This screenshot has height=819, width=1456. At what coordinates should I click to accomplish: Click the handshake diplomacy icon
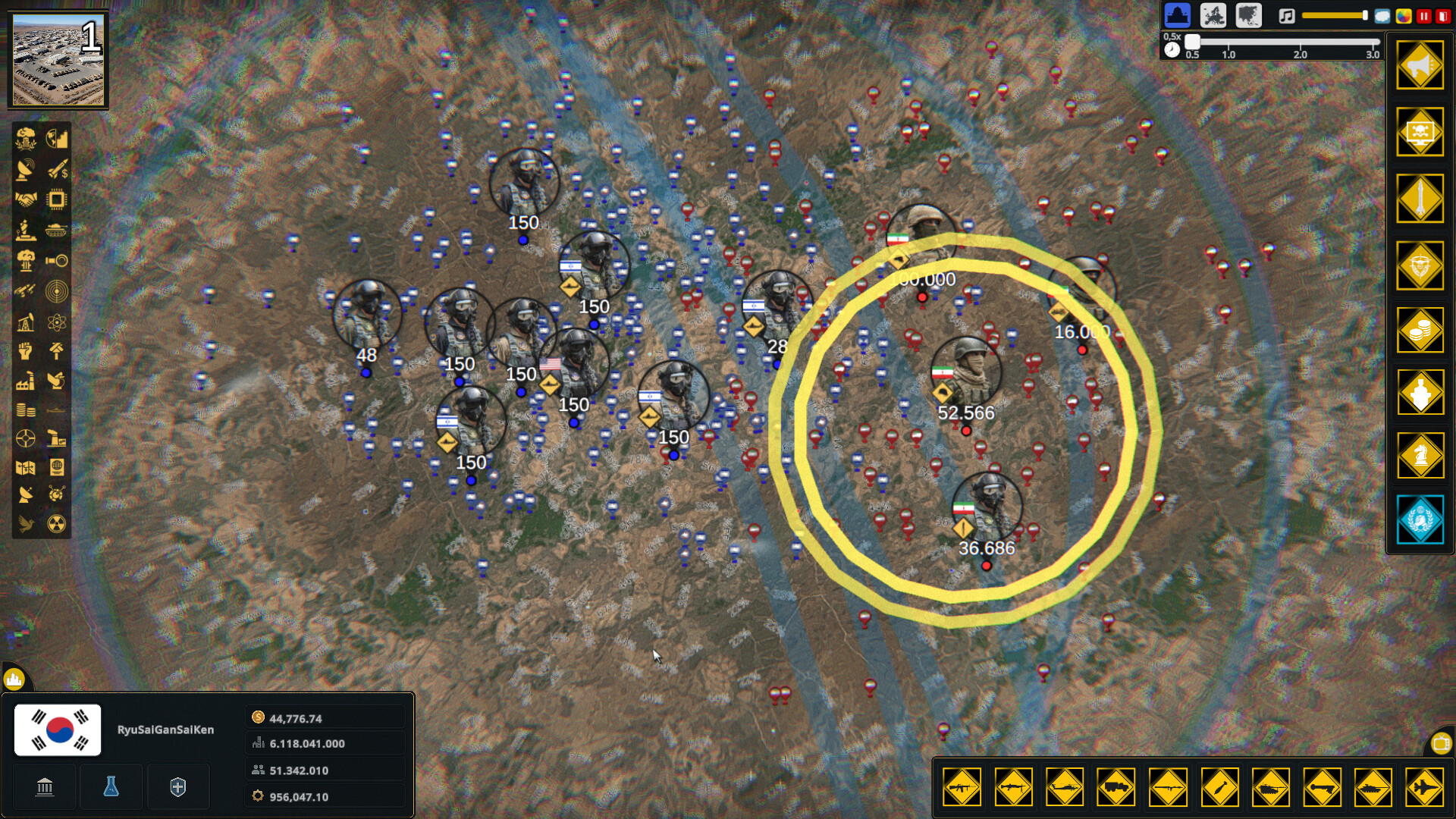(25, 199)
